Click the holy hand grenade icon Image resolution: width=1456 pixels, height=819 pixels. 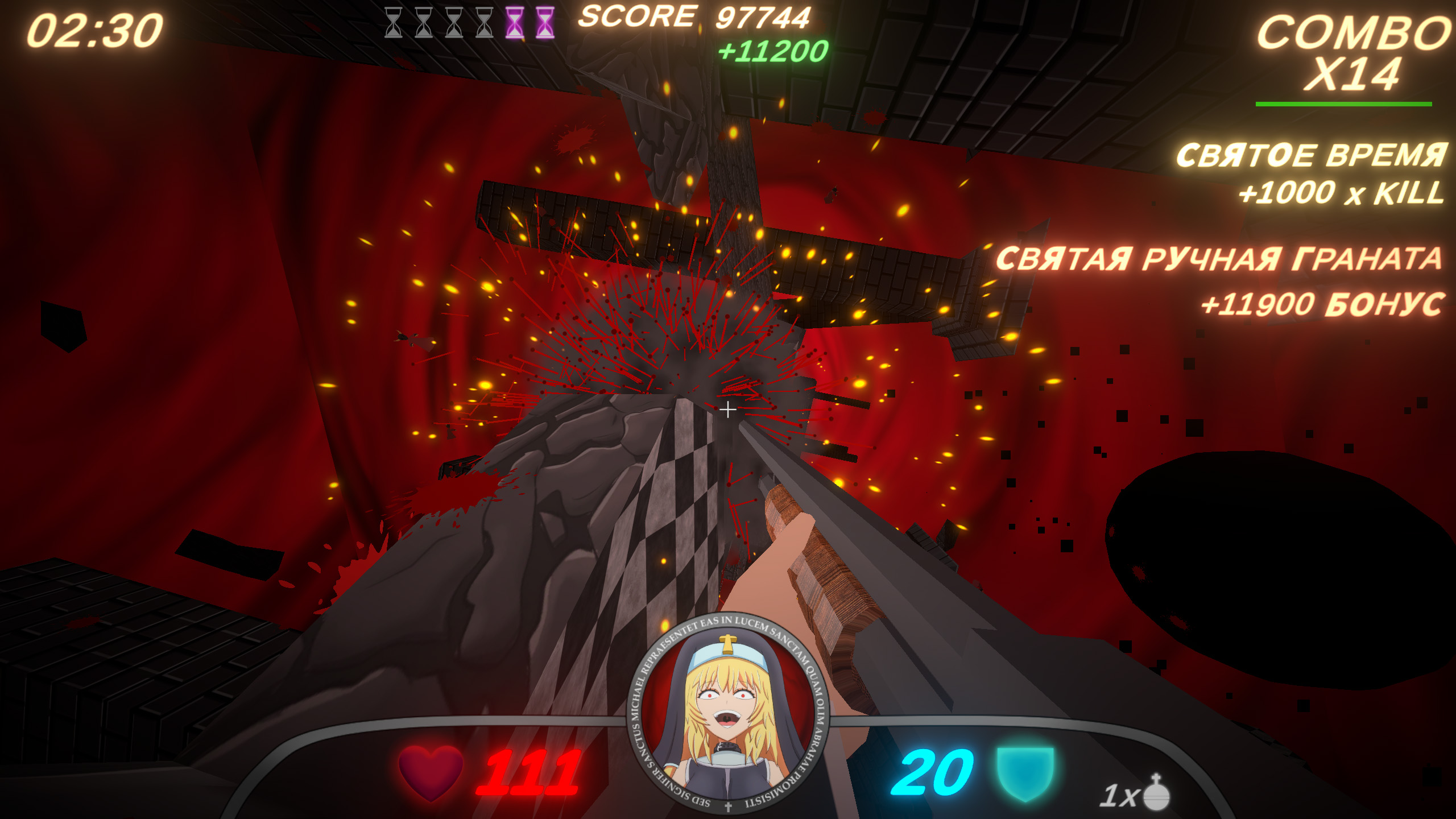point(1156,792)
